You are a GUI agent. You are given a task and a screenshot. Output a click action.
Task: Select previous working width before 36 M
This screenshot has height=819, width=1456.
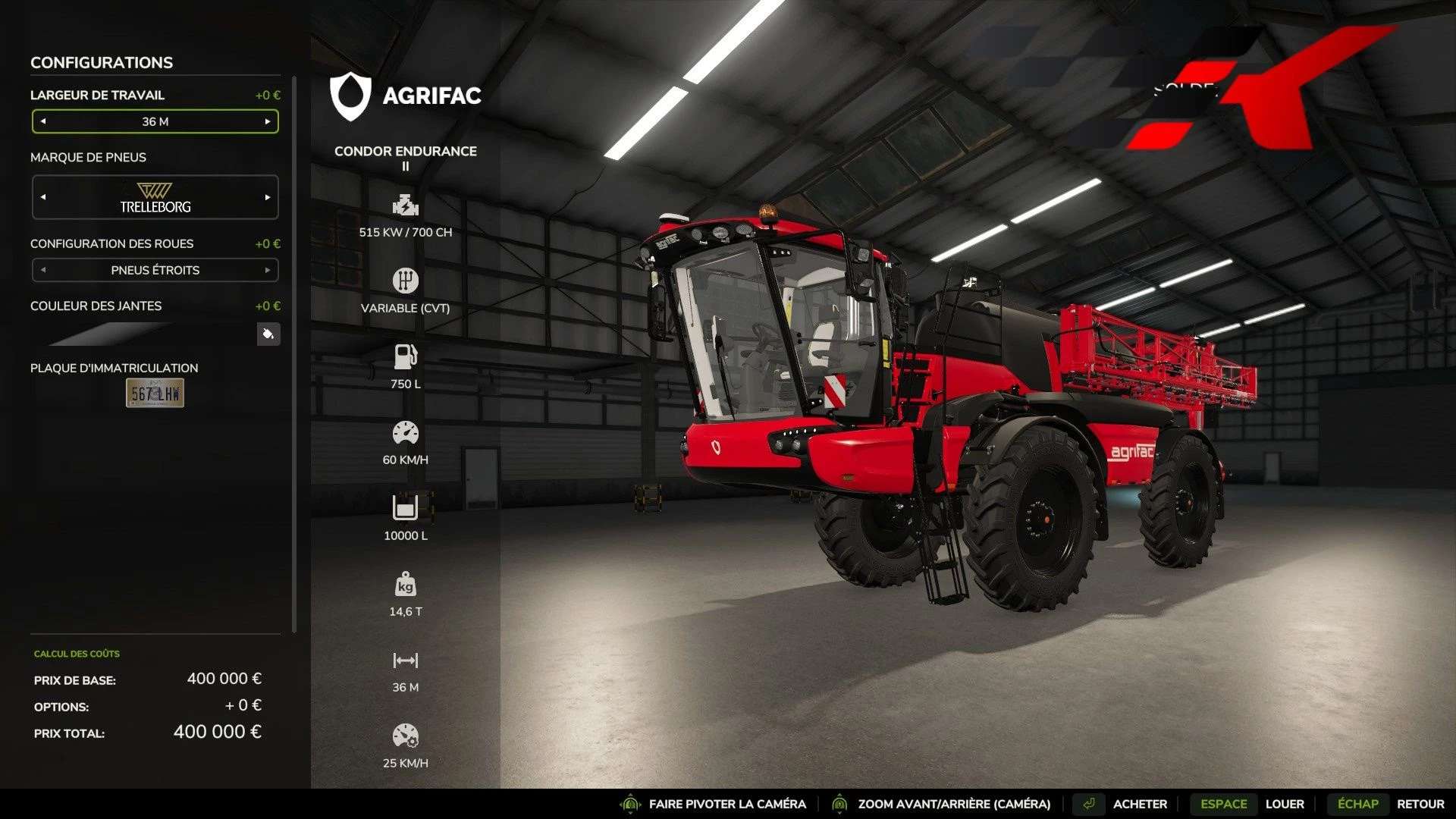tap(43, 121)
